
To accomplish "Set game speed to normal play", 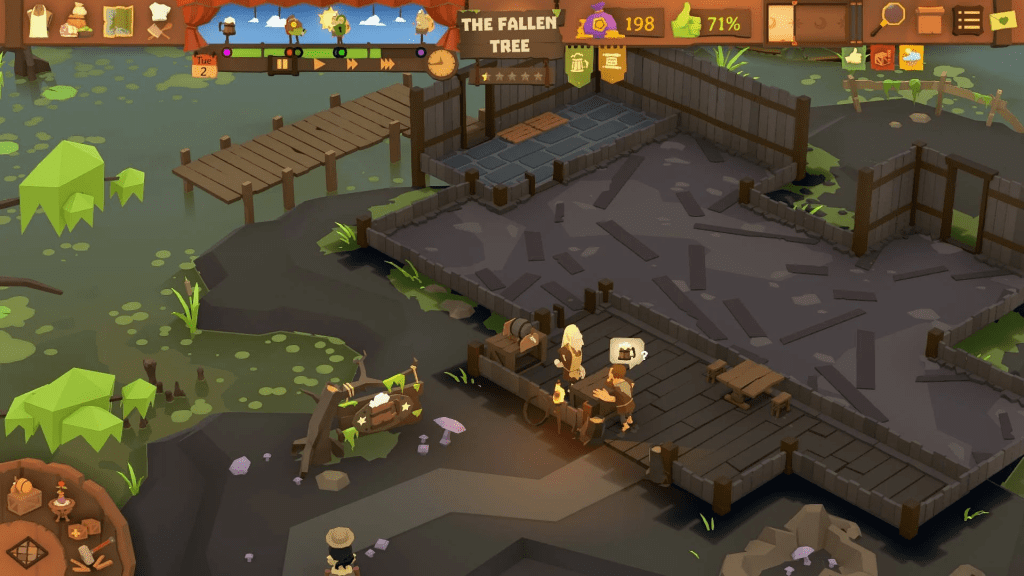I will point(320,64).
